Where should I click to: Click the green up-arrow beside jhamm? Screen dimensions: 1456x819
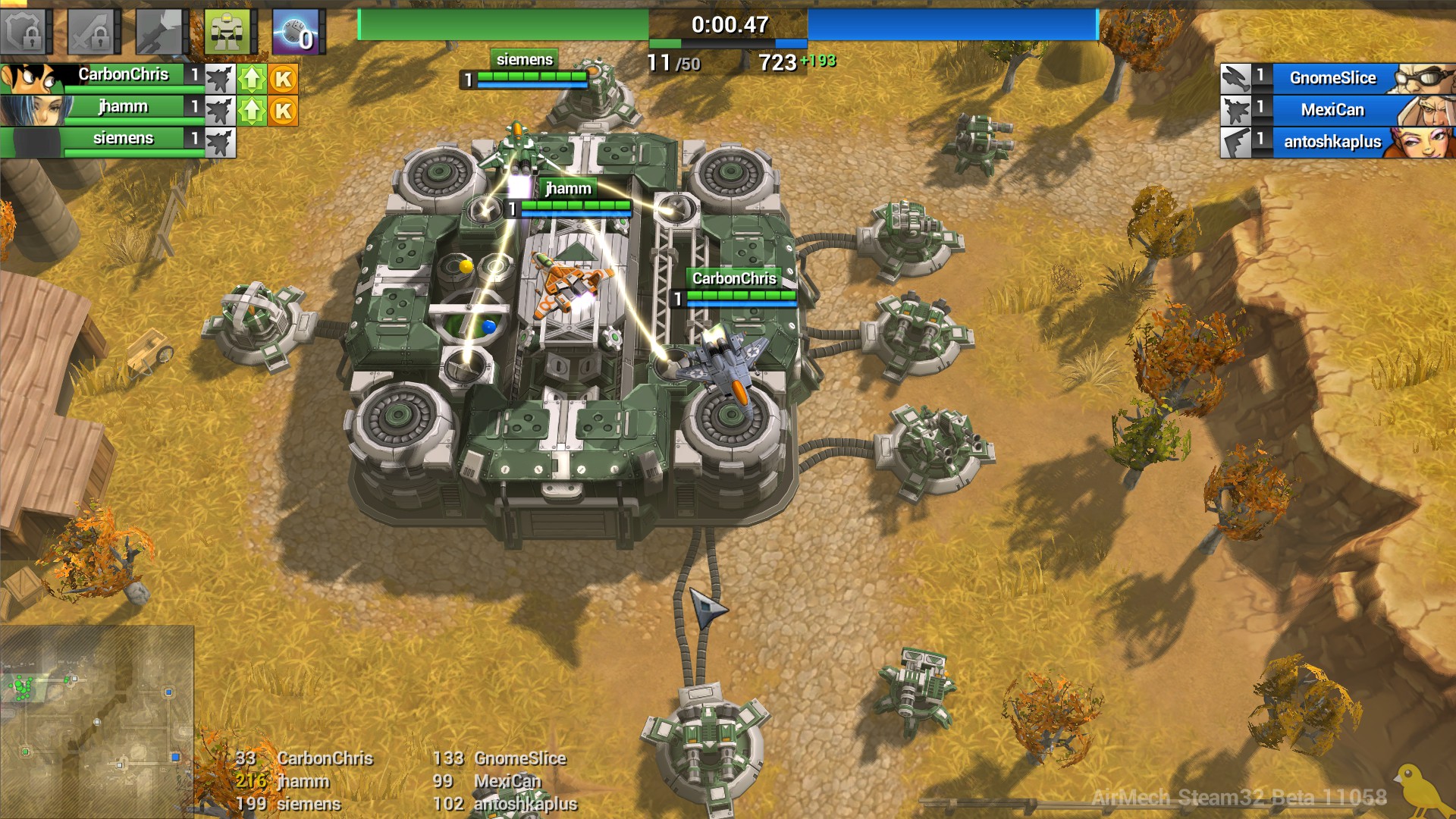pos(252,111)
